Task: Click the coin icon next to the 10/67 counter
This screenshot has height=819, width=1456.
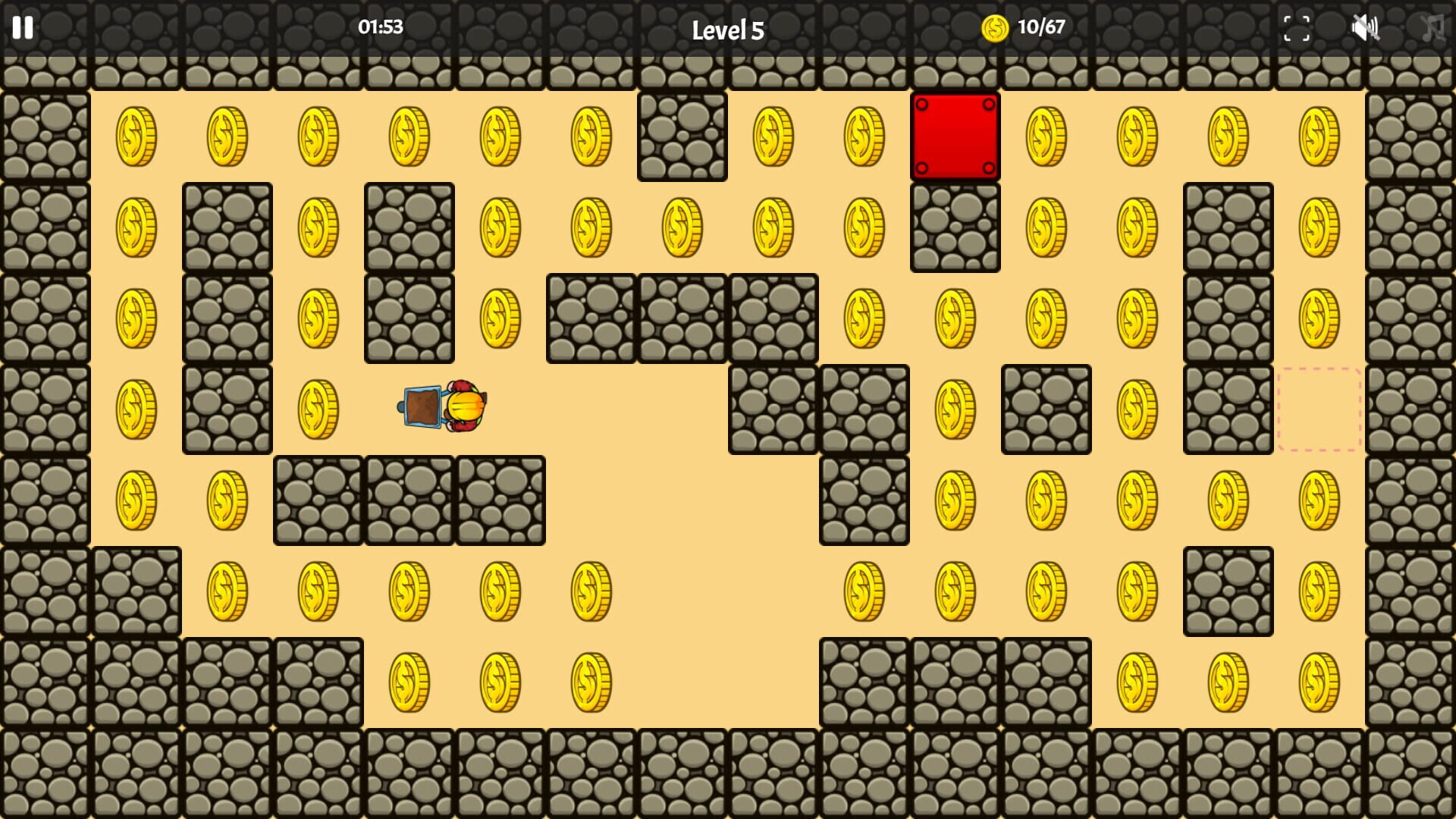Action: coord(994,29)
